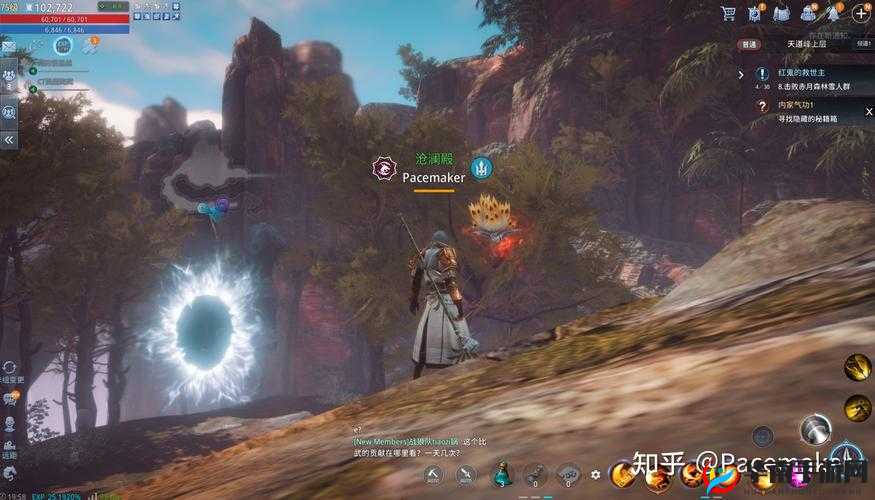Select the pickaxe gathering tool slot
Image resolution: width=875 pixels, height=500 pixels.
point(433,474)
